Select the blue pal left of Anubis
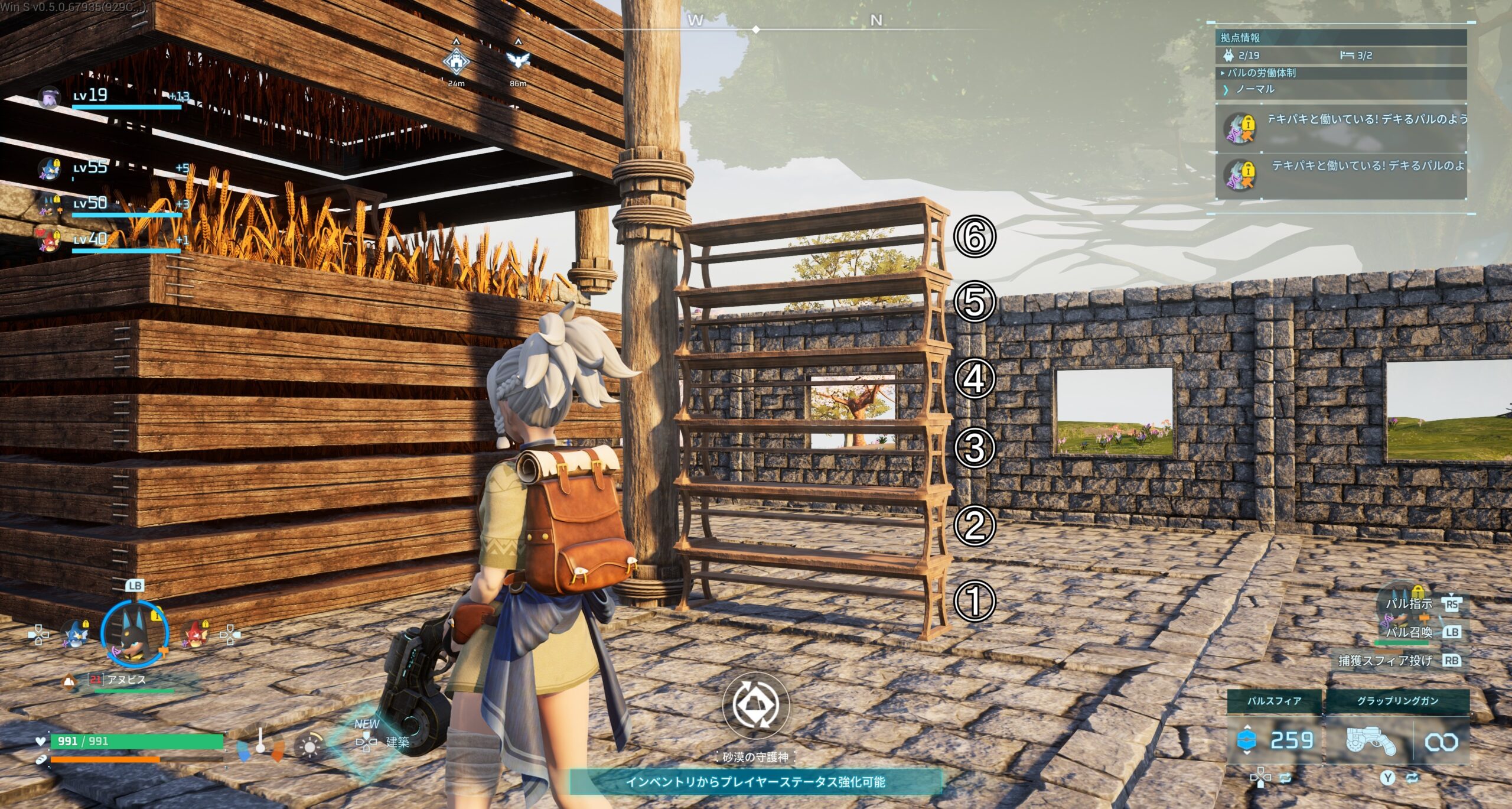Viewport: 1512px width, 809px height. pyautogui.click(x=76, y=634)
